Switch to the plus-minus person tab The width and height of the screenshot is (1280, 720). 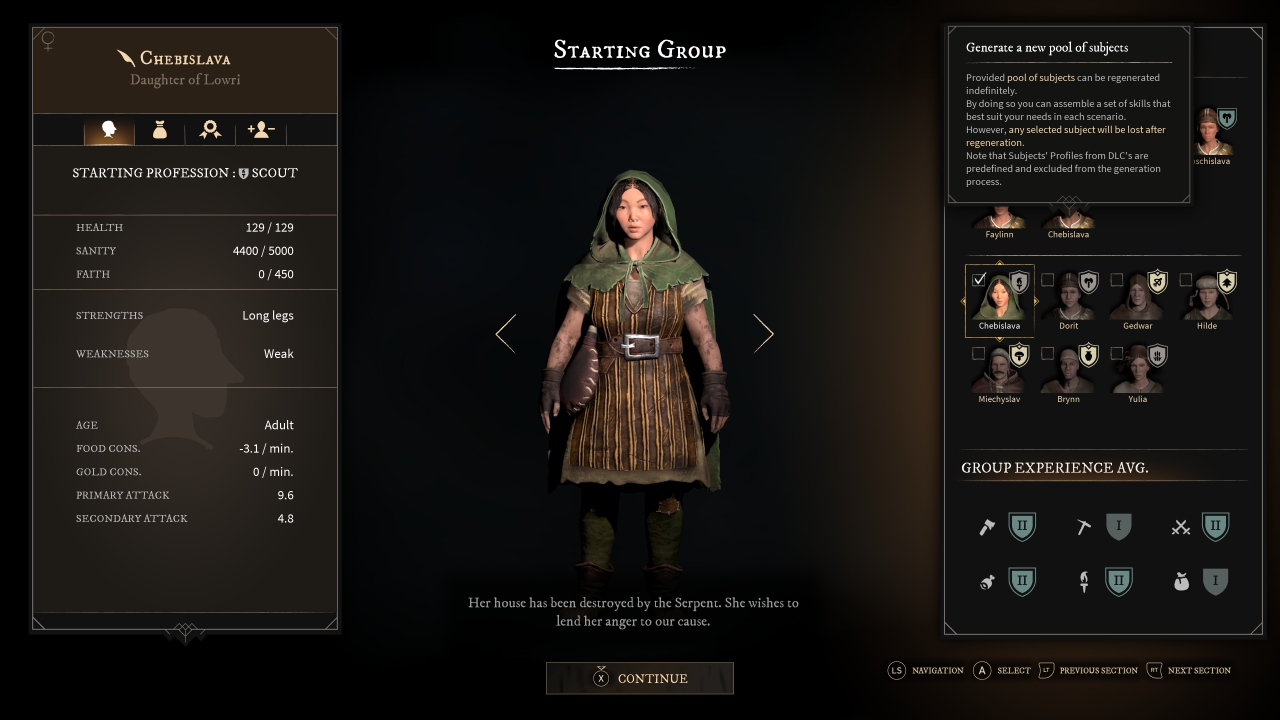260,130
